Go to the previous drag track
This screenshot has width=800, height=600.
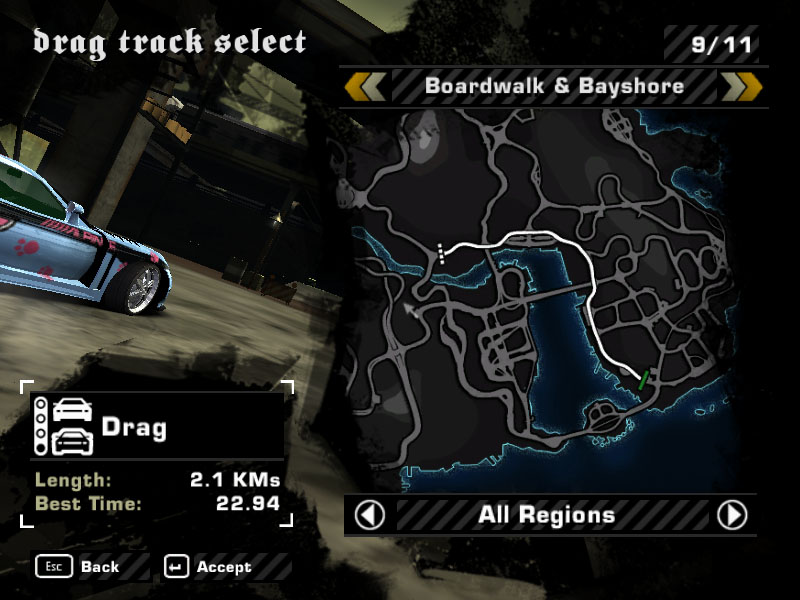[x=365, y=86]
